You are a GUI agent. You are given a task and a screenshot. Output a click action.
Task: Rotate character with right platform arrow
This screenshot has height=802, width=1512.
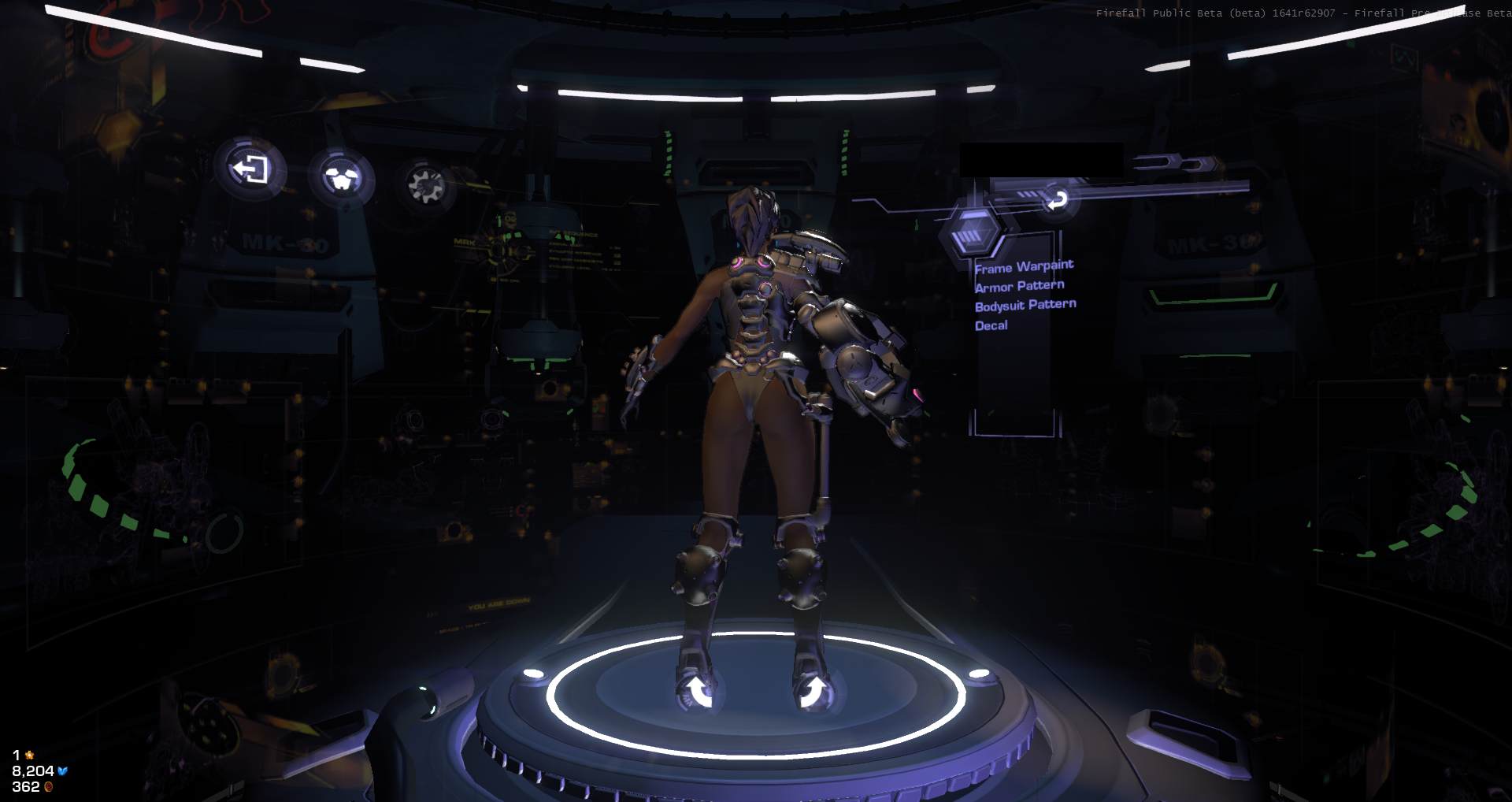[x=813, y=693]
